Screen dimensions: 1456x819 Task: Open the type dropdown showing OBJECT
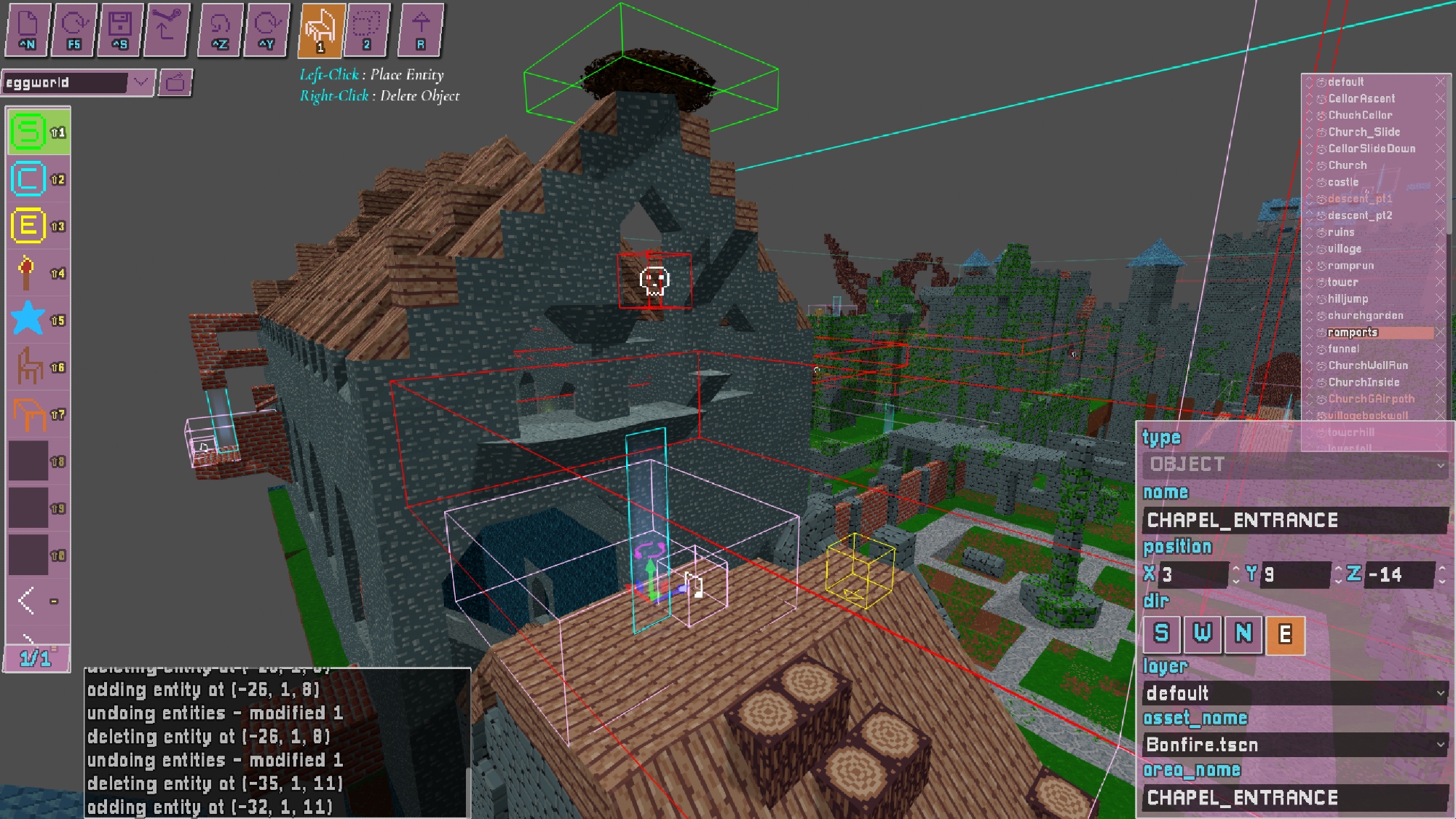(1294, 464)
